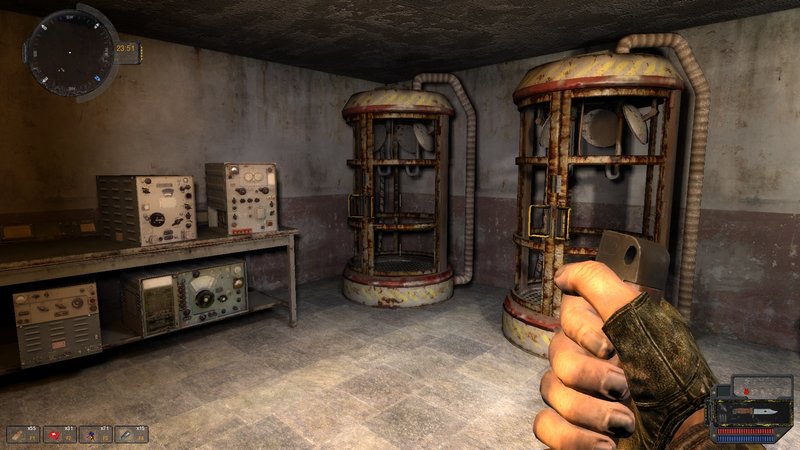
Task: Click the circular minimap
Action: tap(69, 51)
